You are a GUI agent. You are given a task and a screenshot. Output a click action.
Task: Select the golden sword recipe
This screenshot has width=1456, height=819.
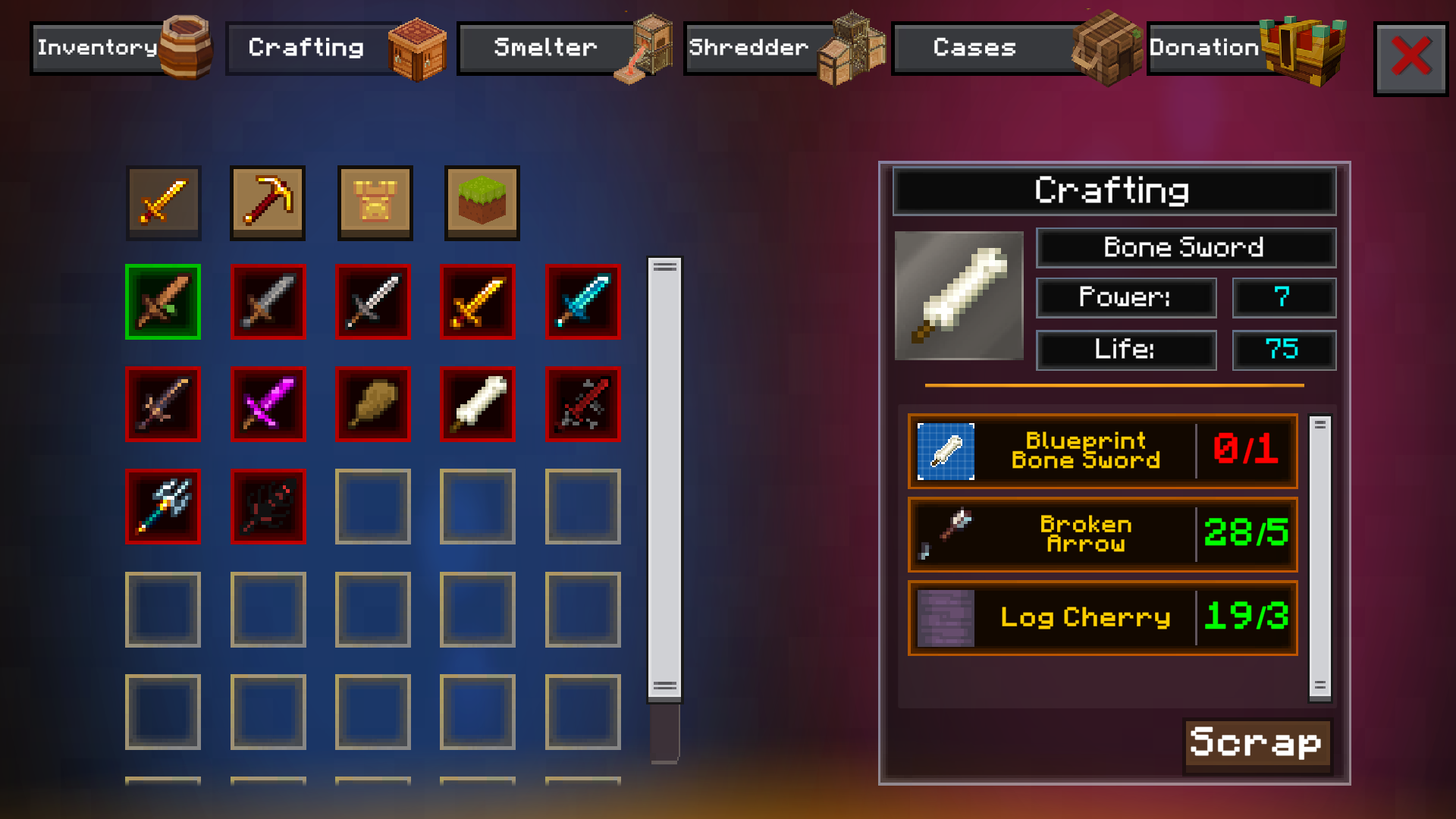[478, 302]
